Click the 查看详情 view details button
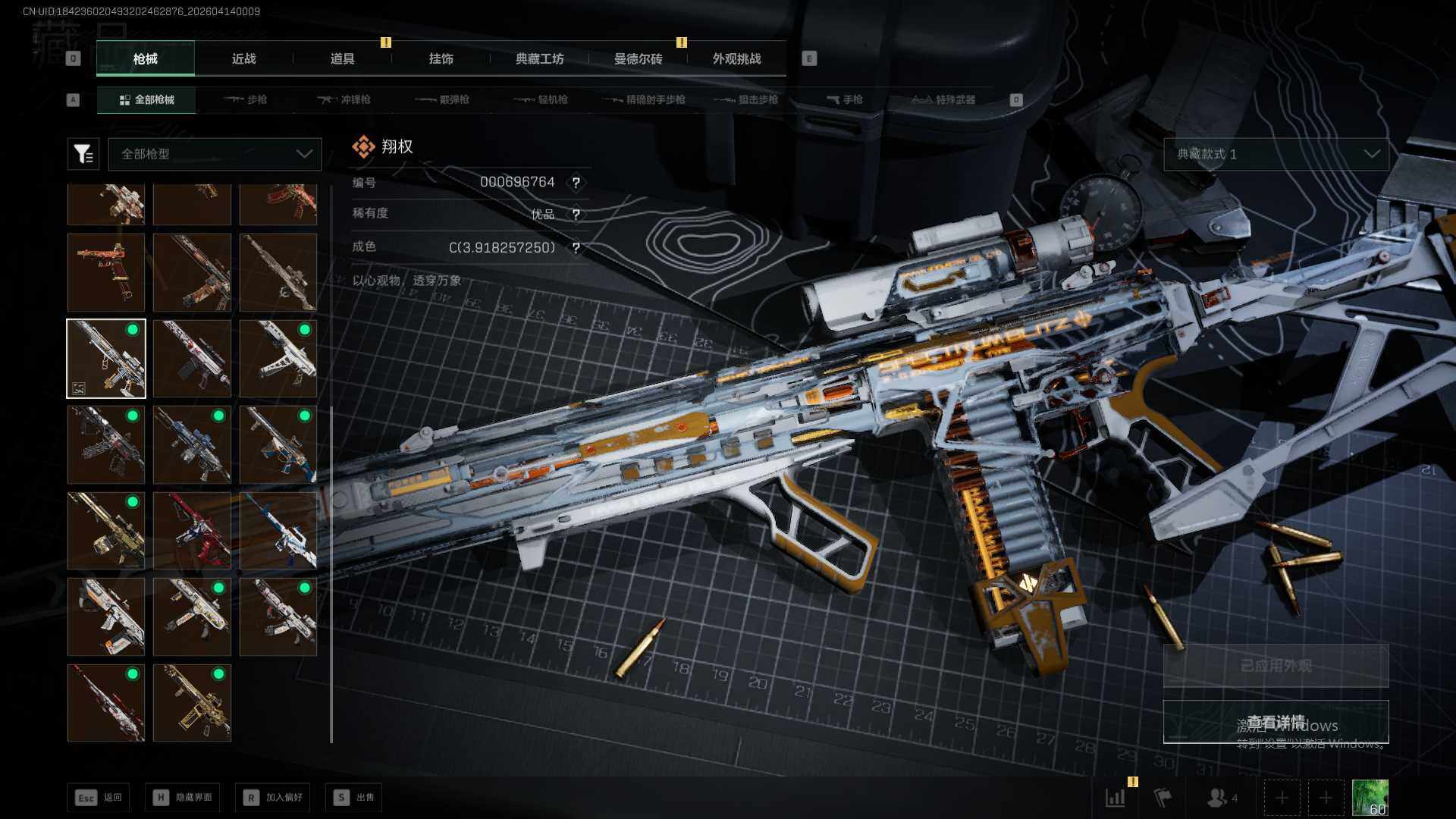 [1276, 722]
